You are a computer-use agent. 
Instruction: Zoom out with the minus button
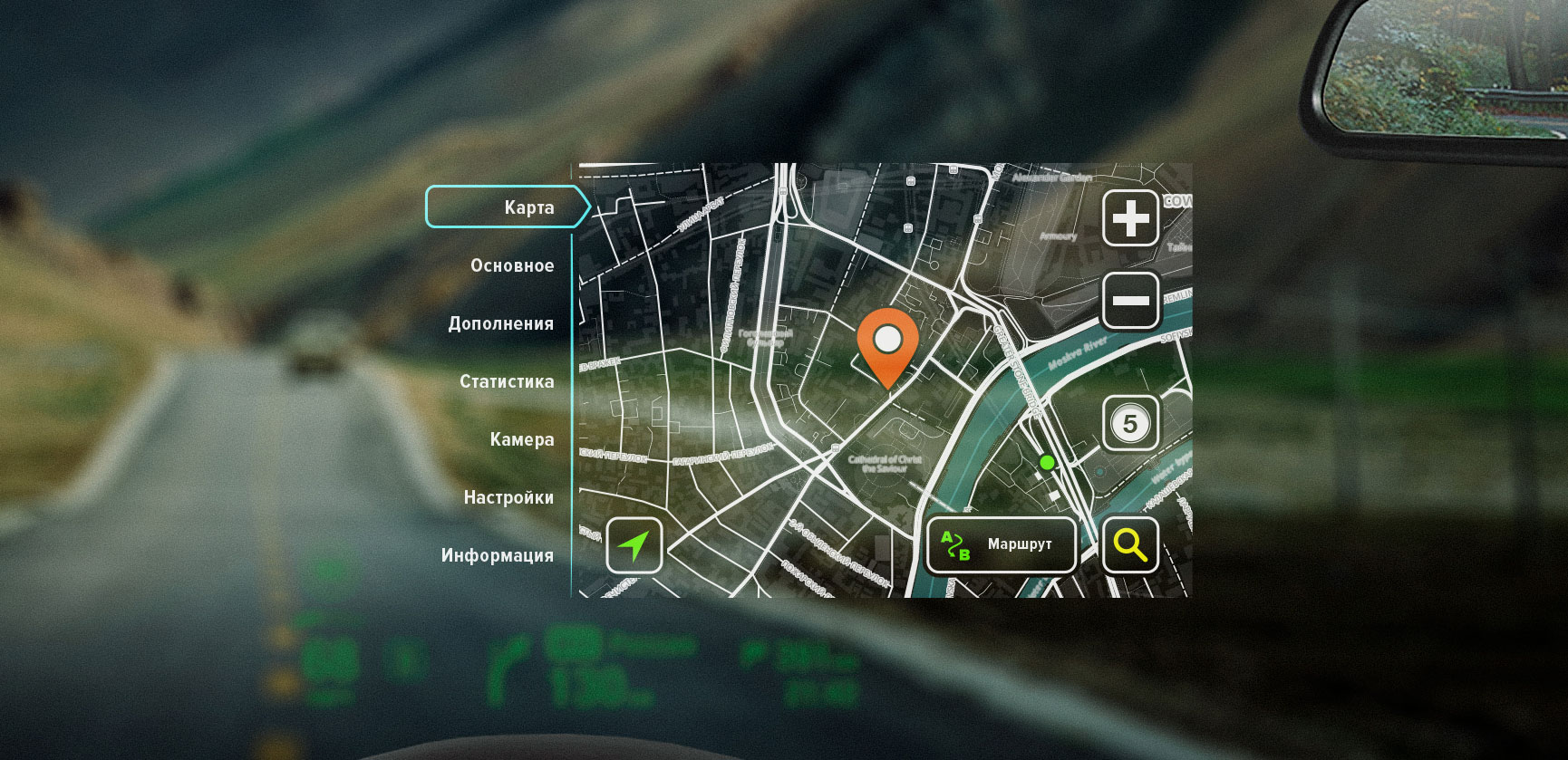tap(1130, 300)
